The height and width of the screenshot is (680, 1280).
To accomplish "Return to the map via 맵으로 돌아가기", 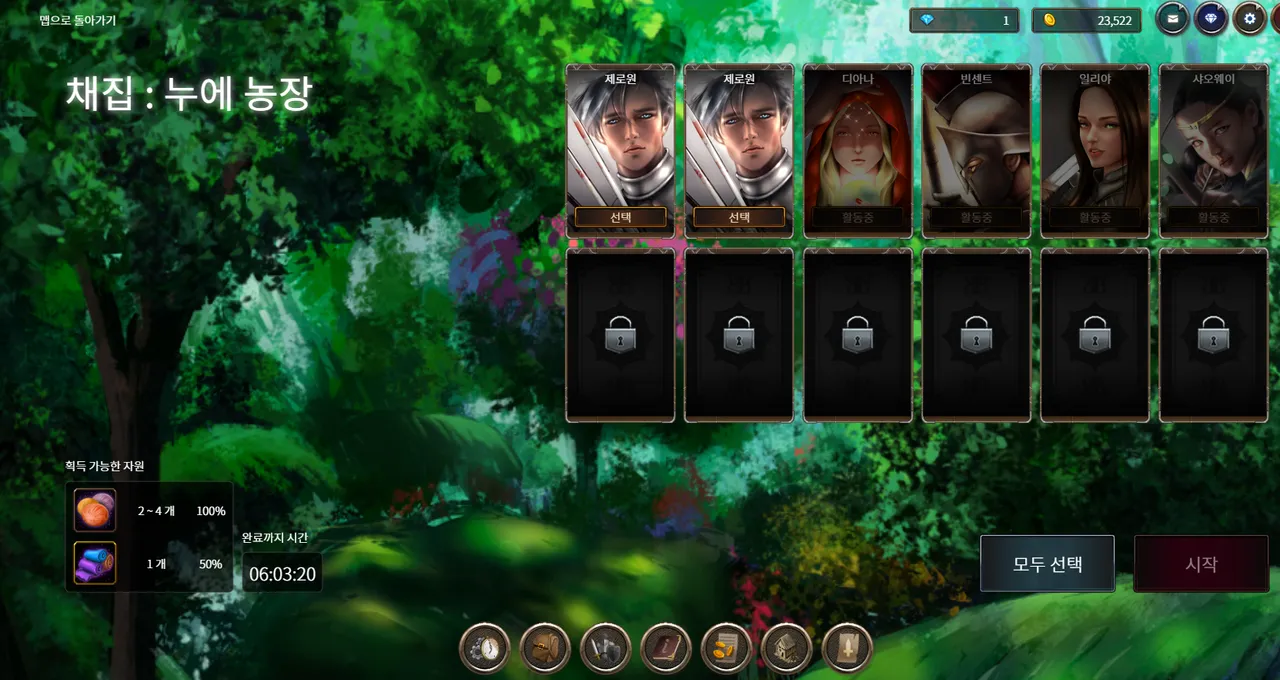I will pos(78,20).
